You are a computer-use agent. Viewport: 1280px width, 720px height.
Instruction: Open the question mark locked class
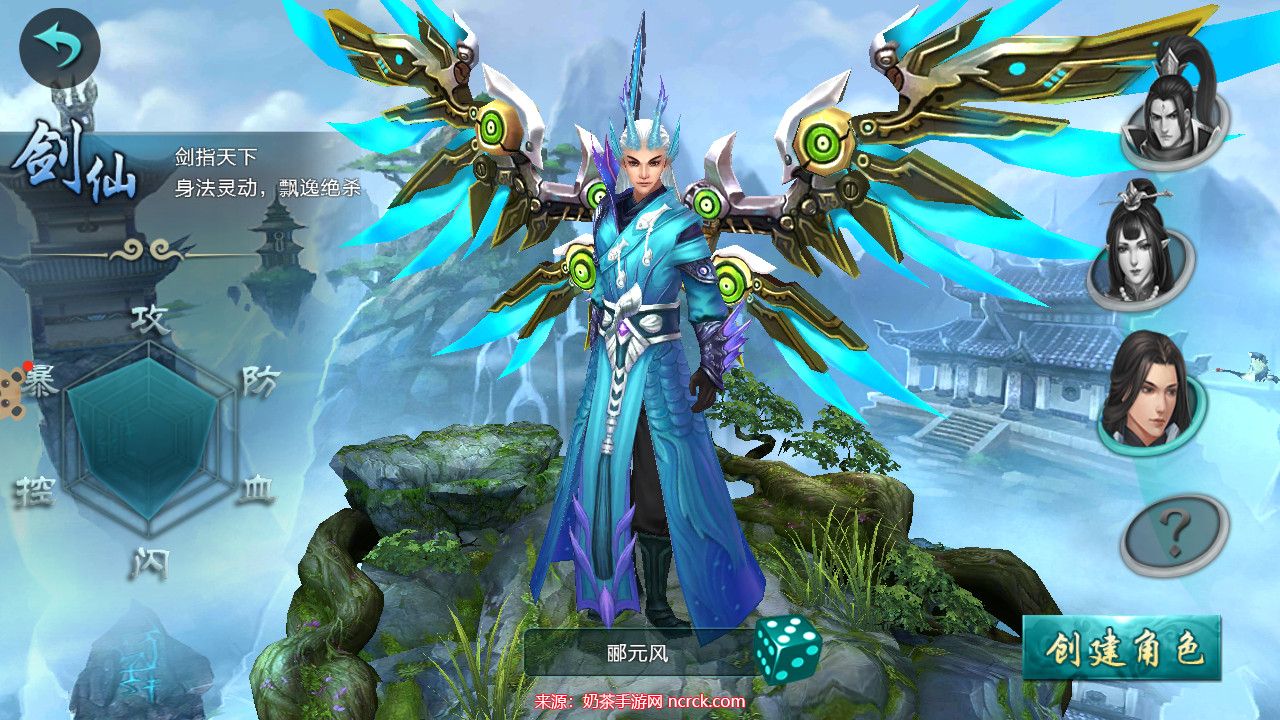pos(1175,534)
